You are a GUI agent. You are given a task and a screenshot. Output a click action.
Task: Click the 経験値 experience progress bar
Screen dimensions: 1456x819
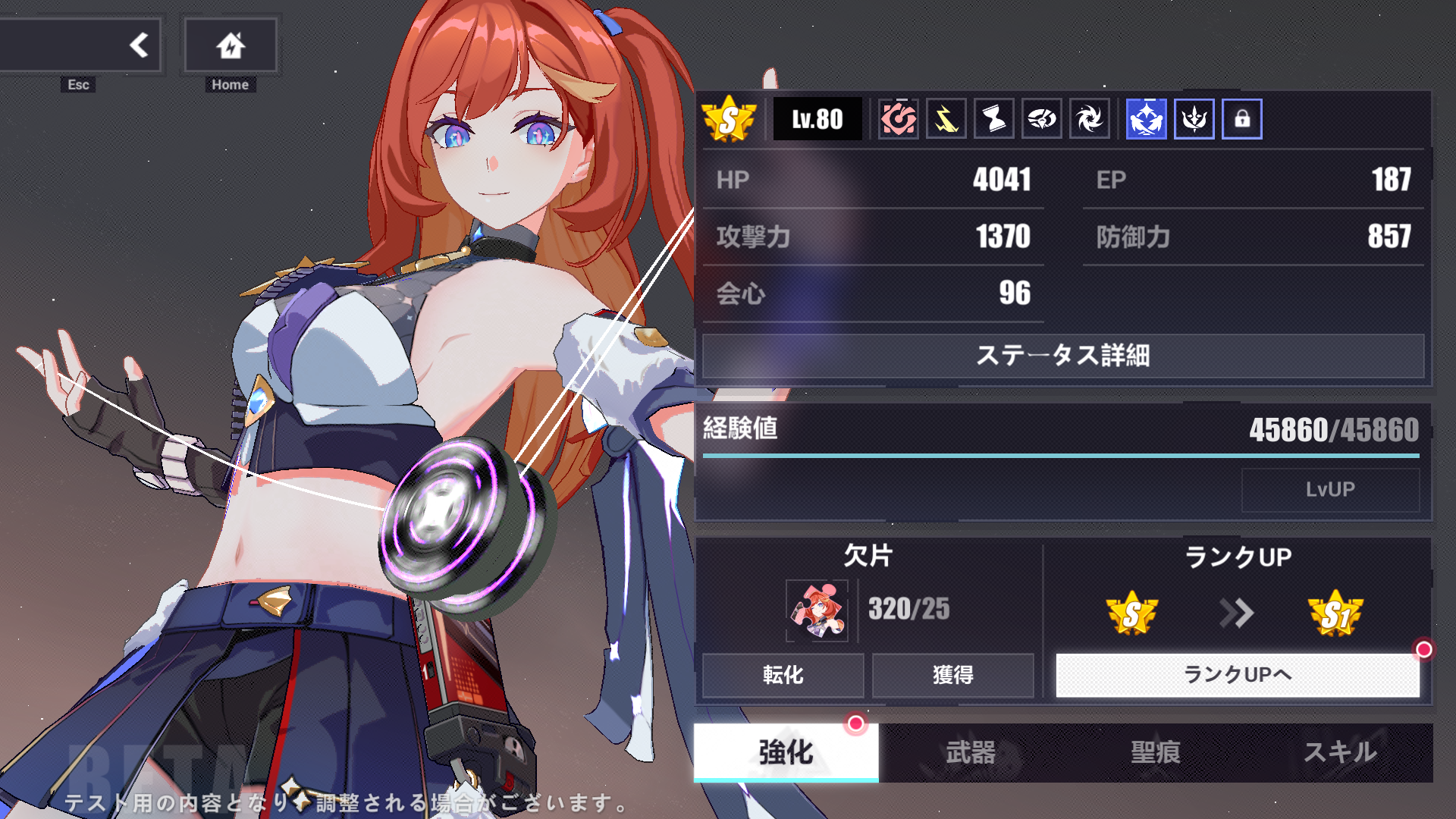(x=1060, y=456)
